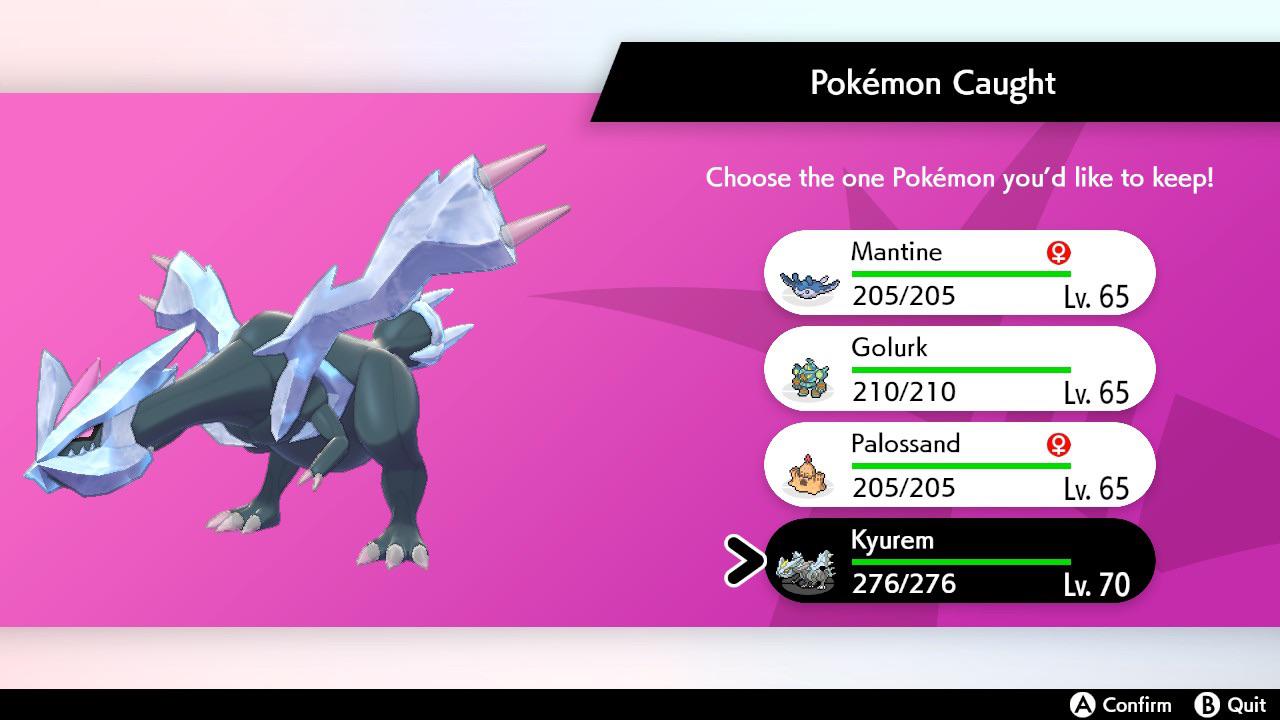The height and width of the screenshot is (720, 1280).
Task: Select the Palossand list entry
Action: click(x=960, y=464)
